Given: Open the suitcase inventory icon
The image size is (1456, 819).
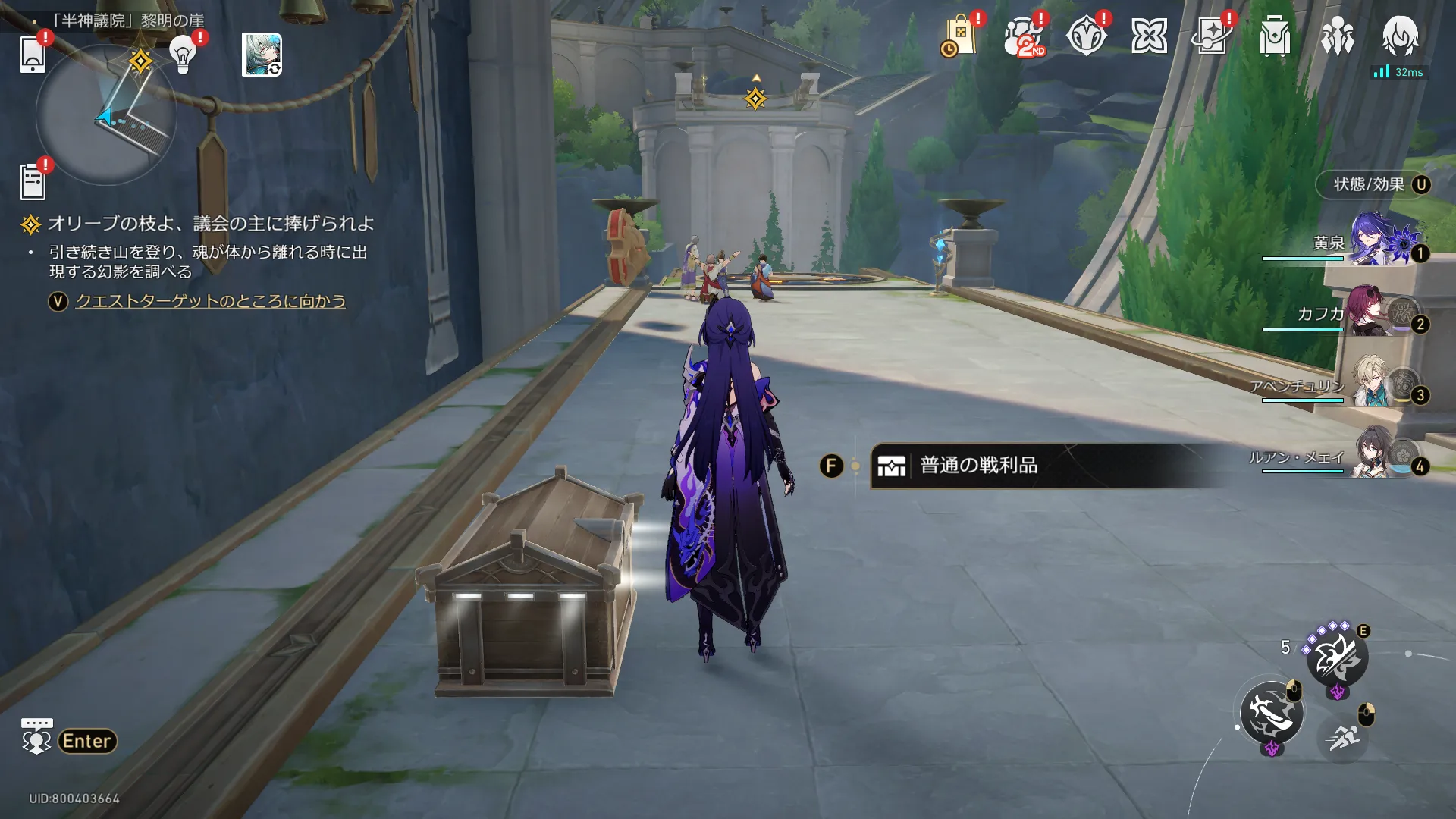Looking at the screenshot, I should tap(1275, 36).
